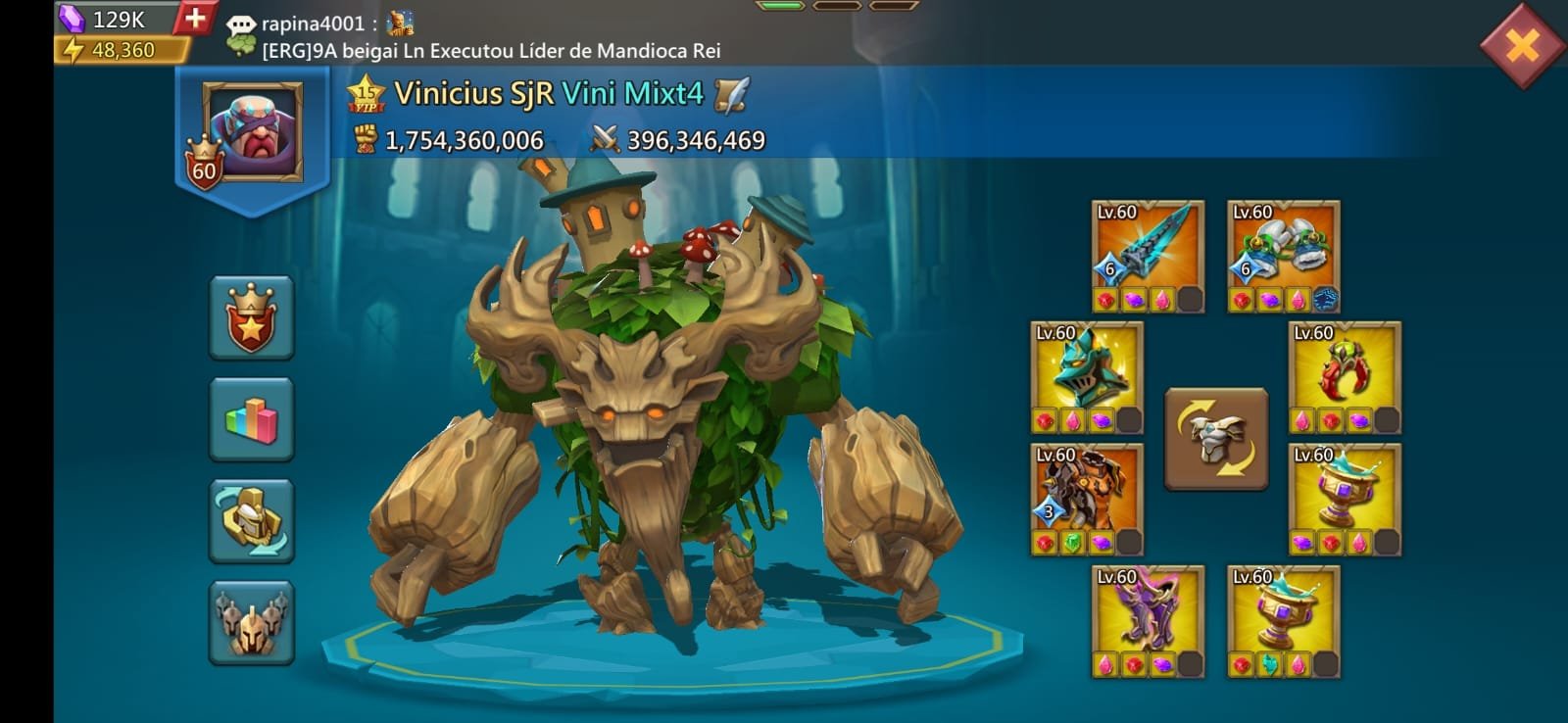Select the equipped blue sword weapon slot
1568x723 pixels.
click(x=1148, y=256)
